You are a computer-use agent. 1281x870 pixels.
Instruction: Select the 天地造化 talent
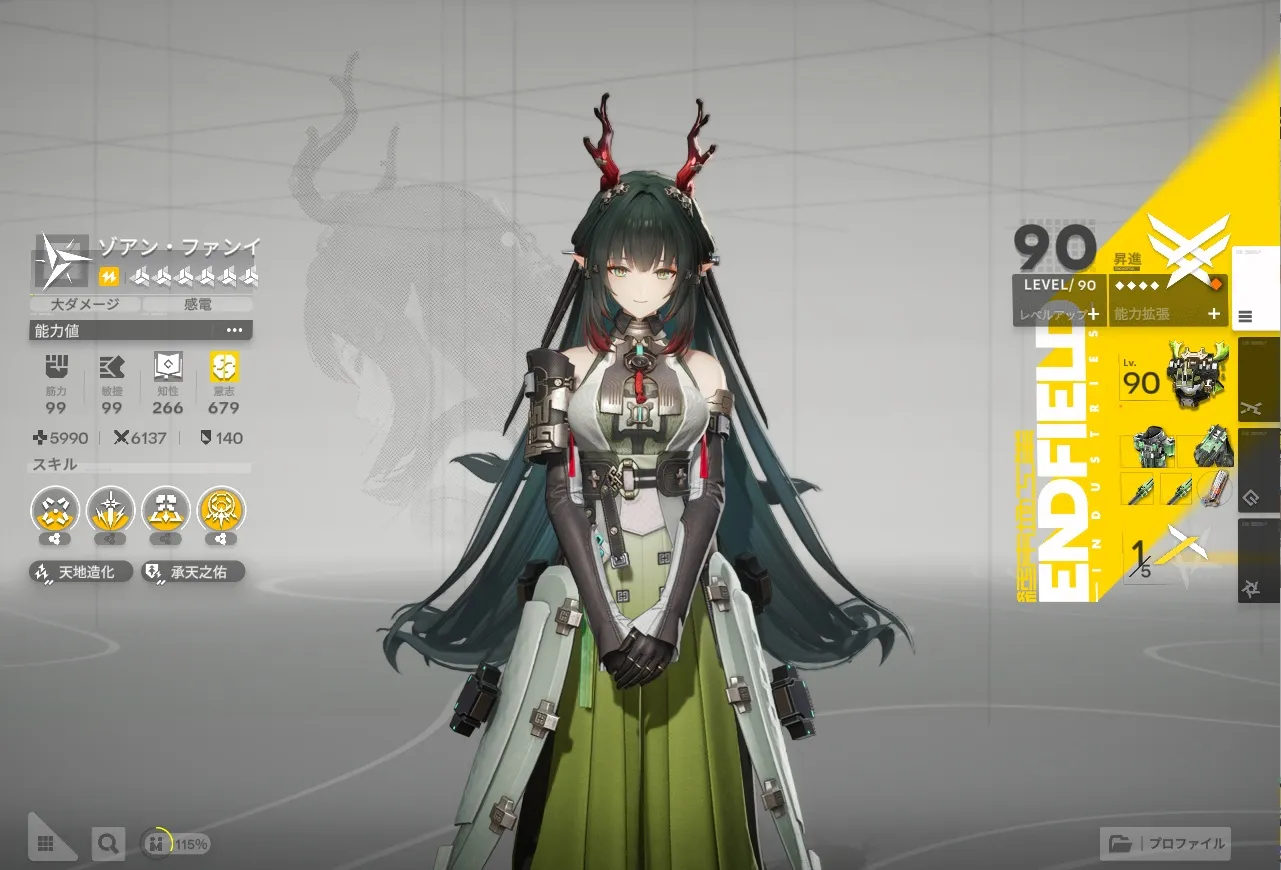[81, 572]
